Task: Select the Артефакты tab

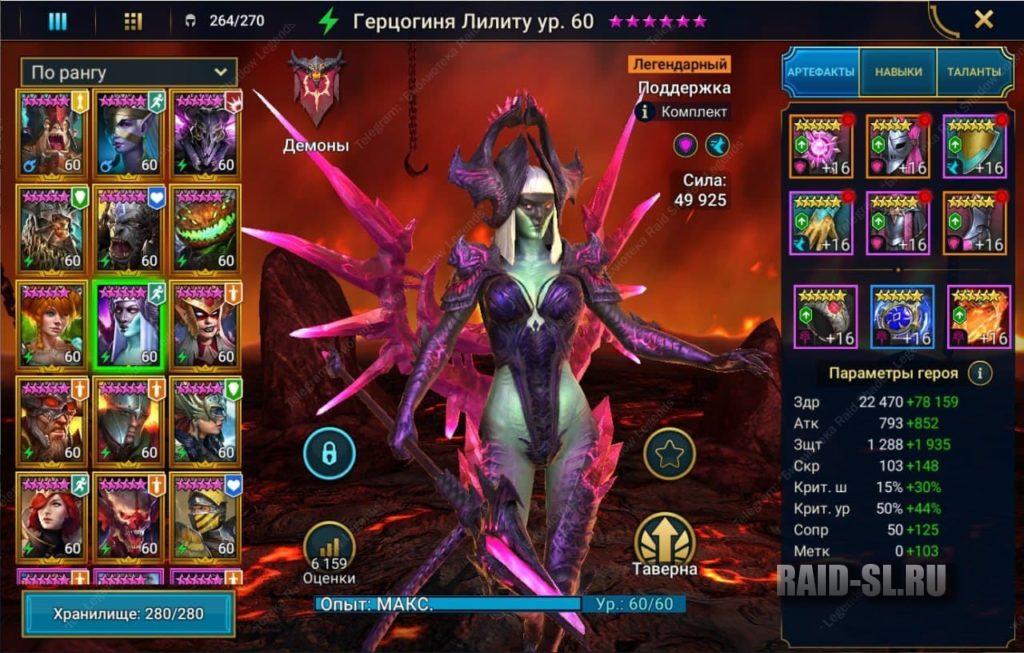Action: pyautogui.click(x=820, y=72)
